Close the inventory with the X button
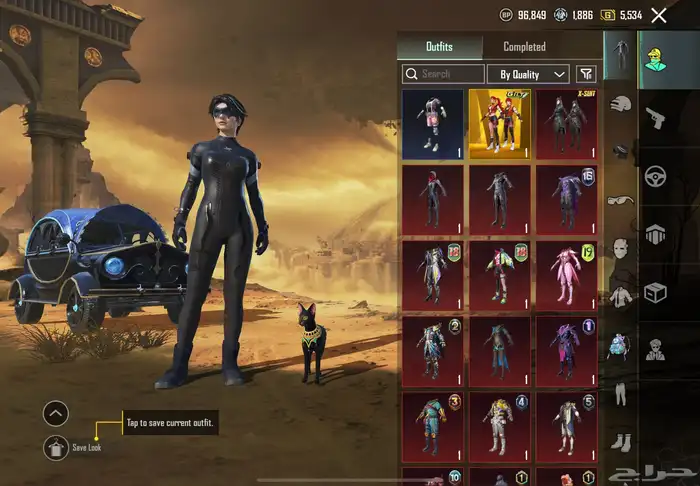 [658, 15]
